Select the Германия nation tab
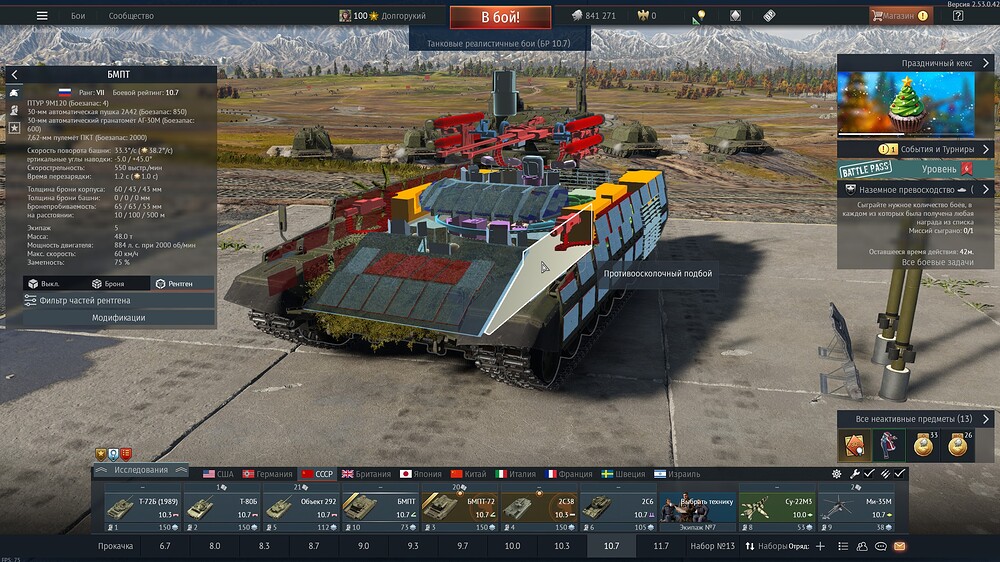Image resolution: width=1000 pixels, height=562 pixels. pyautogui.click(x=265, y=474)
